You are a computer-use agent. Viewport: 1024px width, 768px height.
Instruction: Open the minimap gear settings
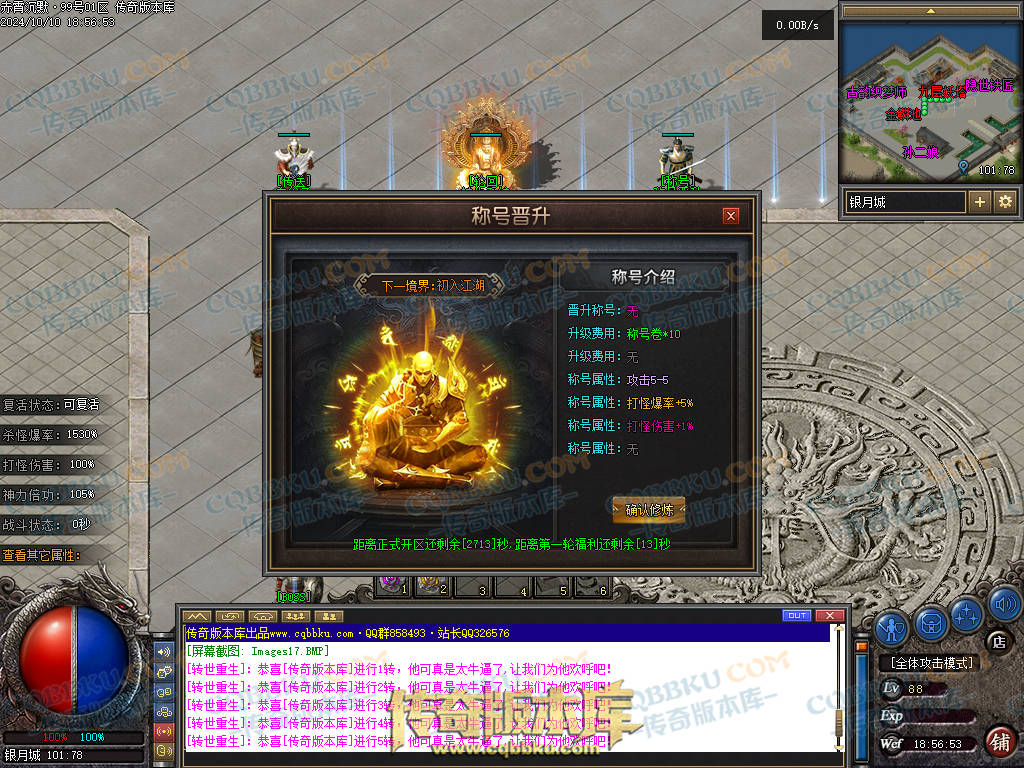tap(1004, 202)
